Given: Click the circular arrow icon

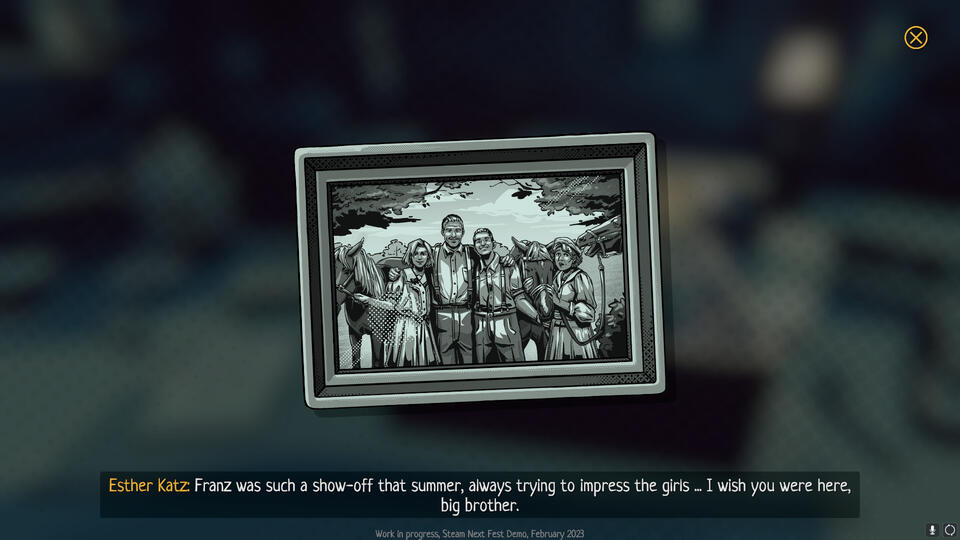Looking at the screenshot, I should coord(949,530).
